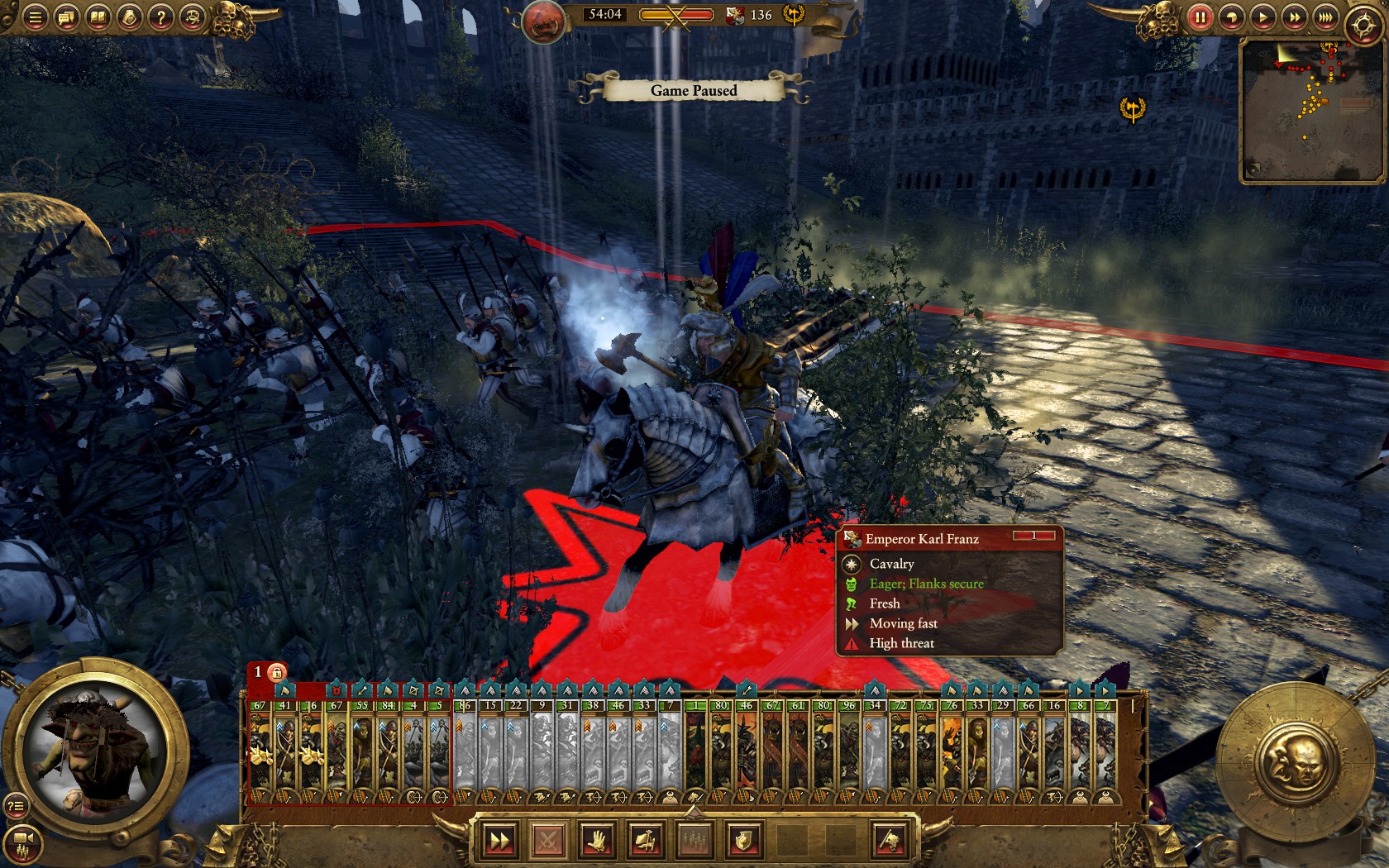
Task: Click the surrender battle icon top-left
Action: tap(192, 17)
